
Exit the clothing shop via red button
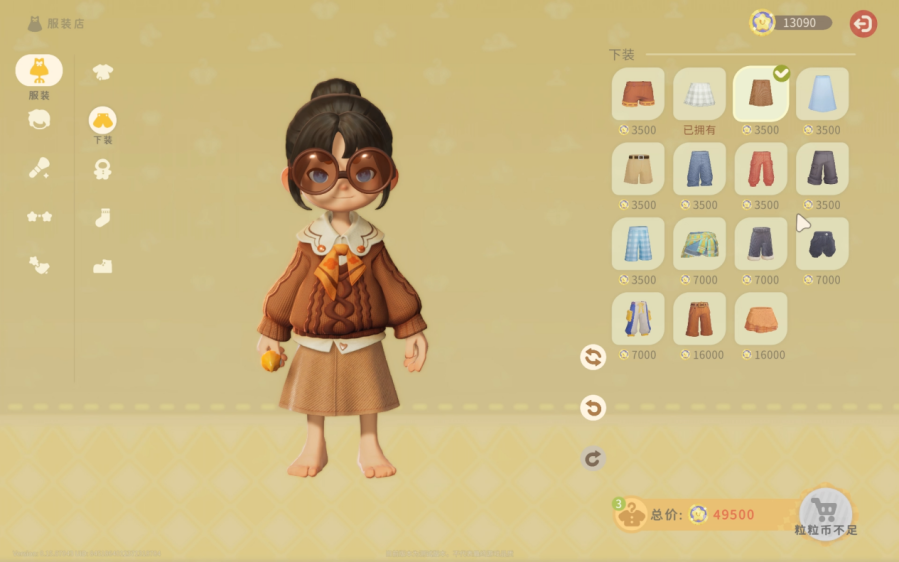pos(863,23)
